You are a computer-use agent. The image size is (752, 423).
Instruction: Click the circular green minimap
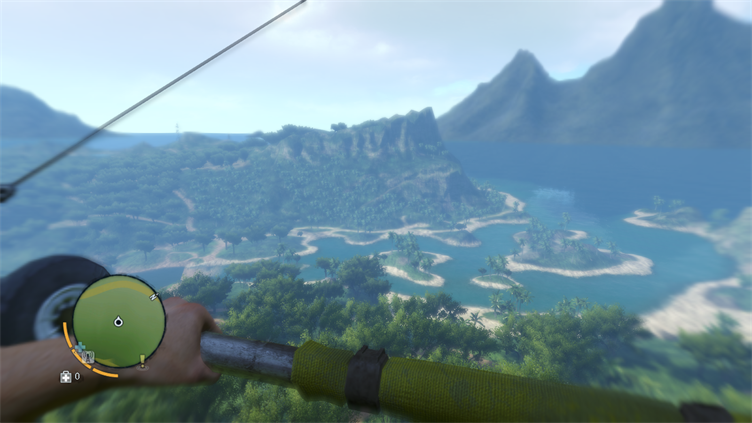coord(118,321)
